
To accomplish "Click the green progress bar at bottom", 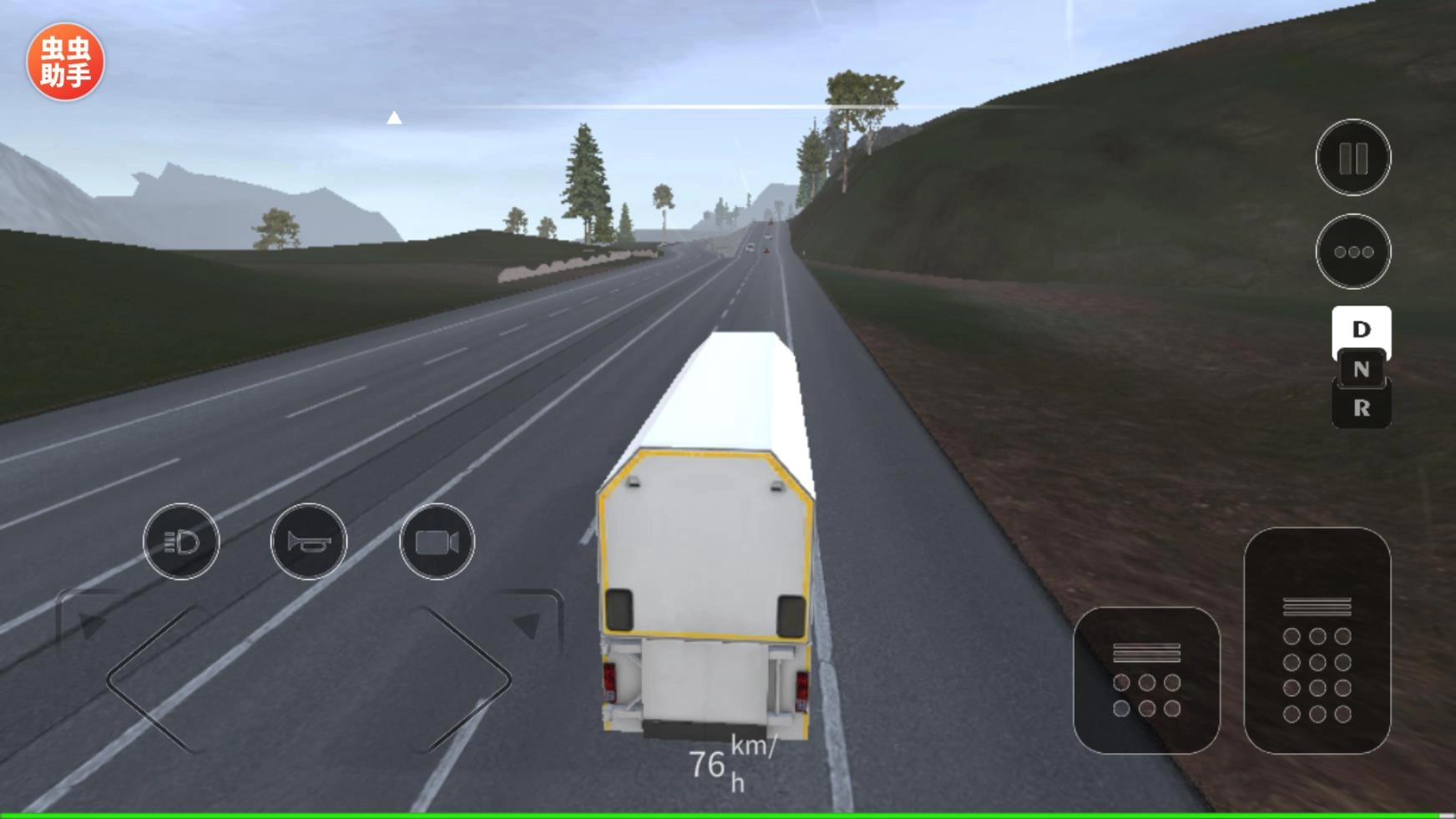I will [x=726, y=812].
